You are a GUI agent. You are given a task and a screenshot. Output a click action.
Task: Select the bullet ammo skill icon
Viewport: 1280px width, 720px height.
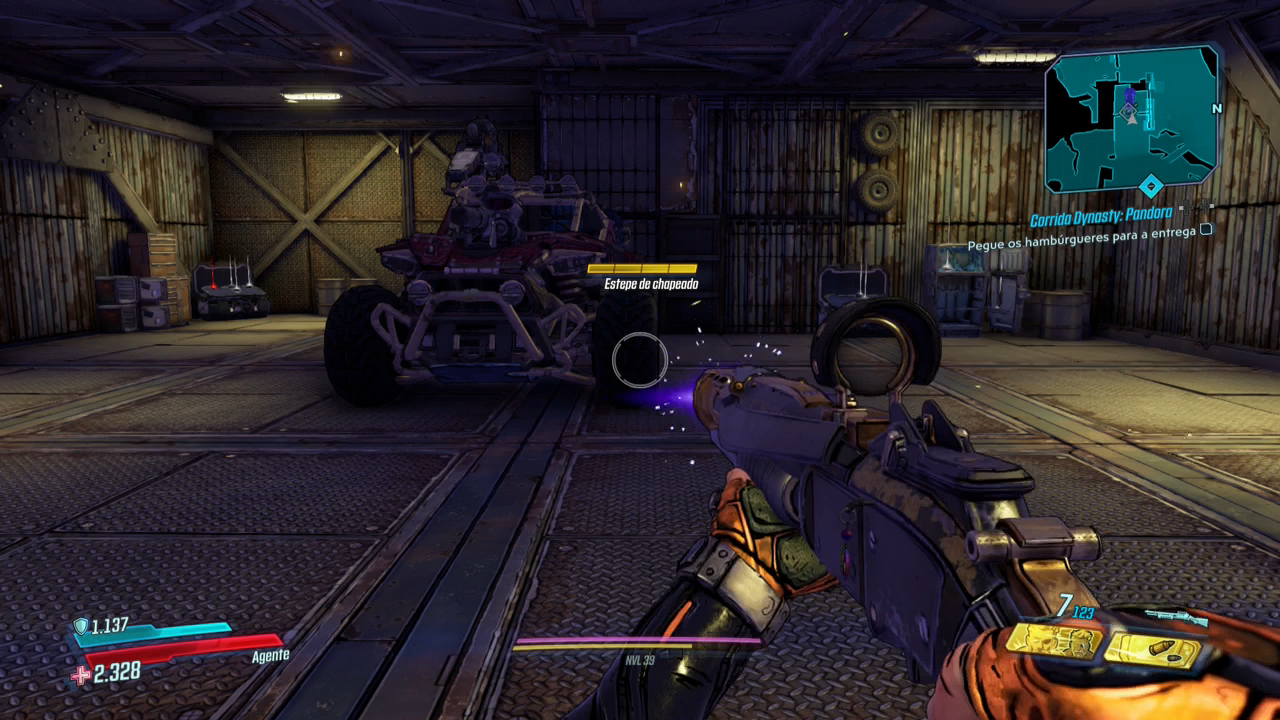click(1153, 649)
